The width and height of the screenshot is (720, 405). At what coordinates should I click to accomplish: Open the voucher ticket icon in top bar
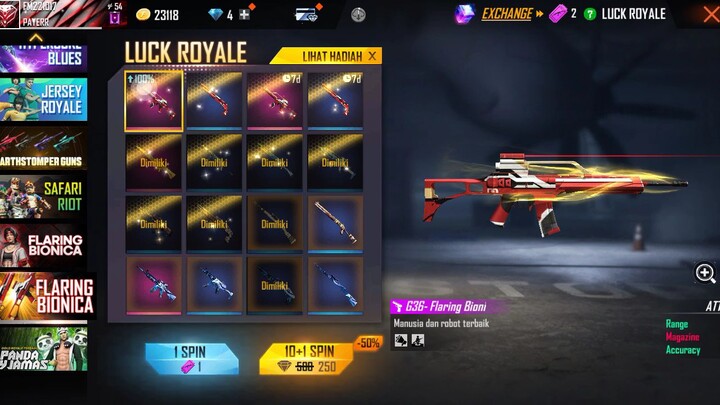click(x=306, y=14)
